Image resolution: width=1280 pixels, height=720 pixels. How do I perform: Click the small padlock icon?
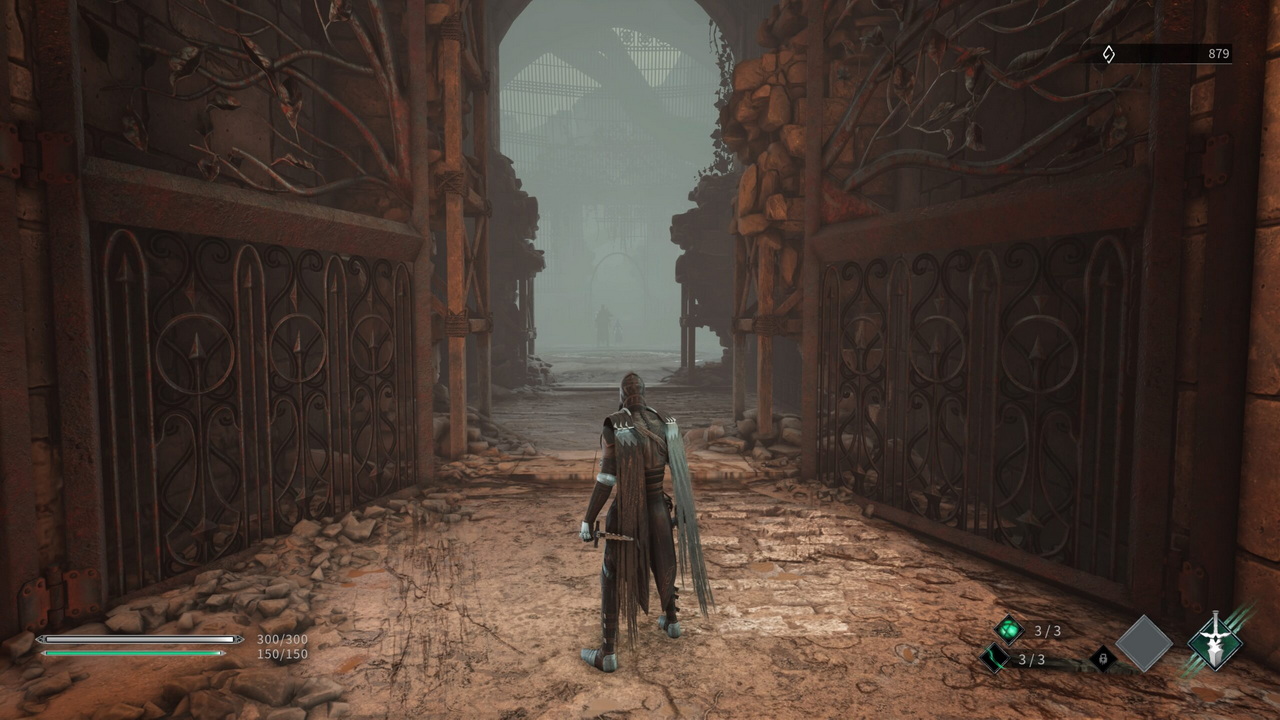tap(1102, 657)
